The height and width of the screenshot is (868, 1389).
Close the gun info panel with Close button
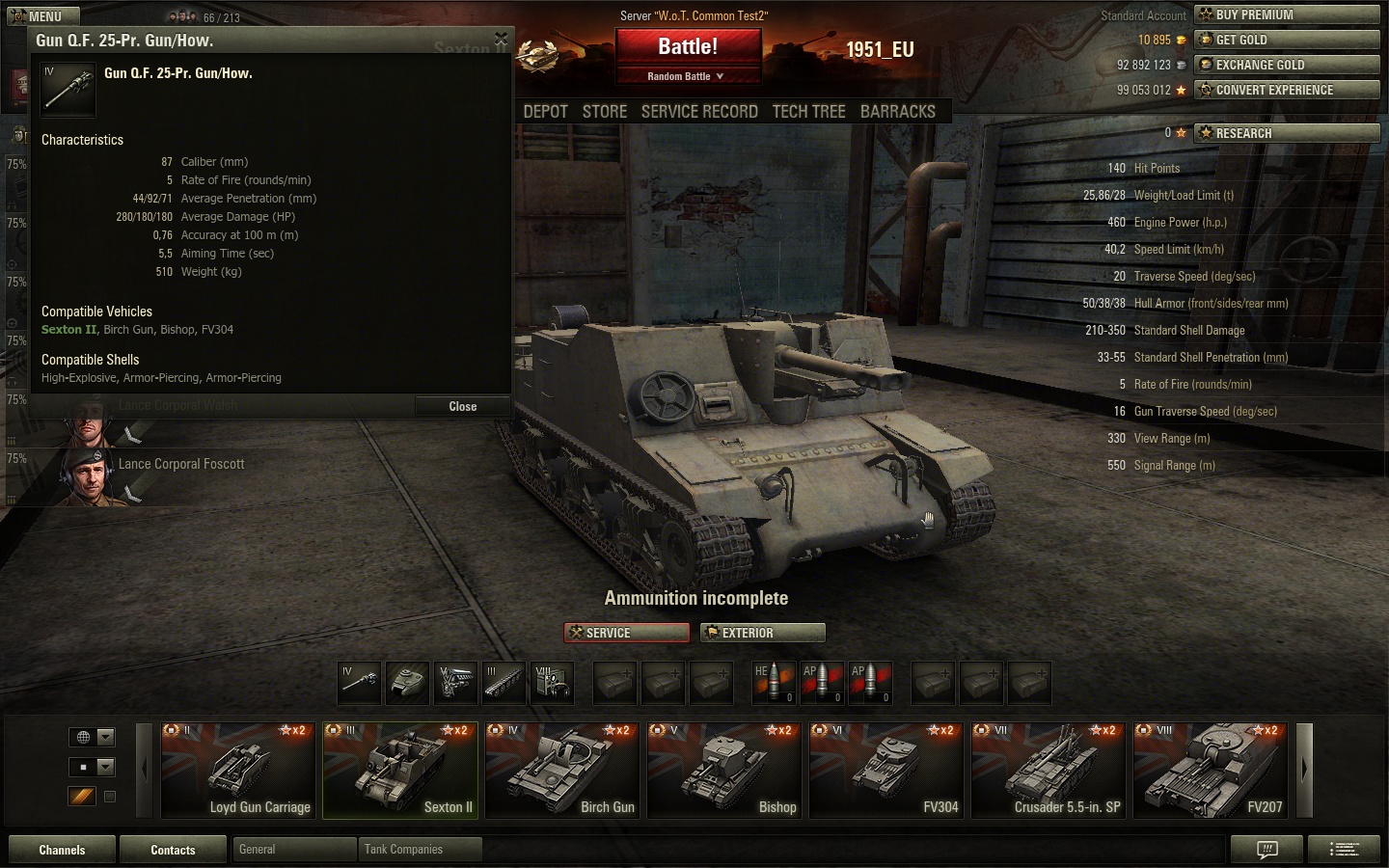(462, 406)
